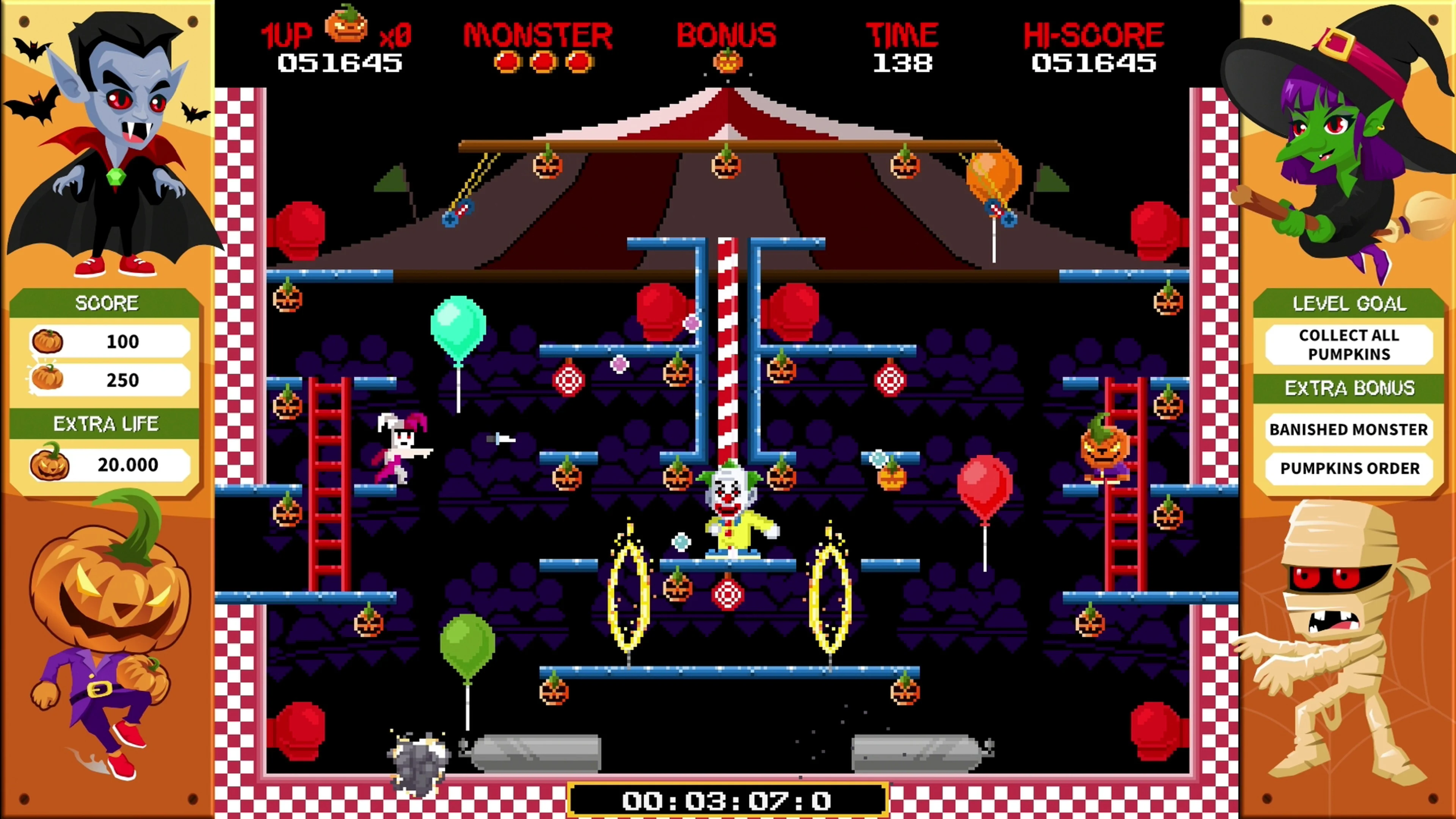
Task: Expand the SCORE panel header
Action: [107, 303]
